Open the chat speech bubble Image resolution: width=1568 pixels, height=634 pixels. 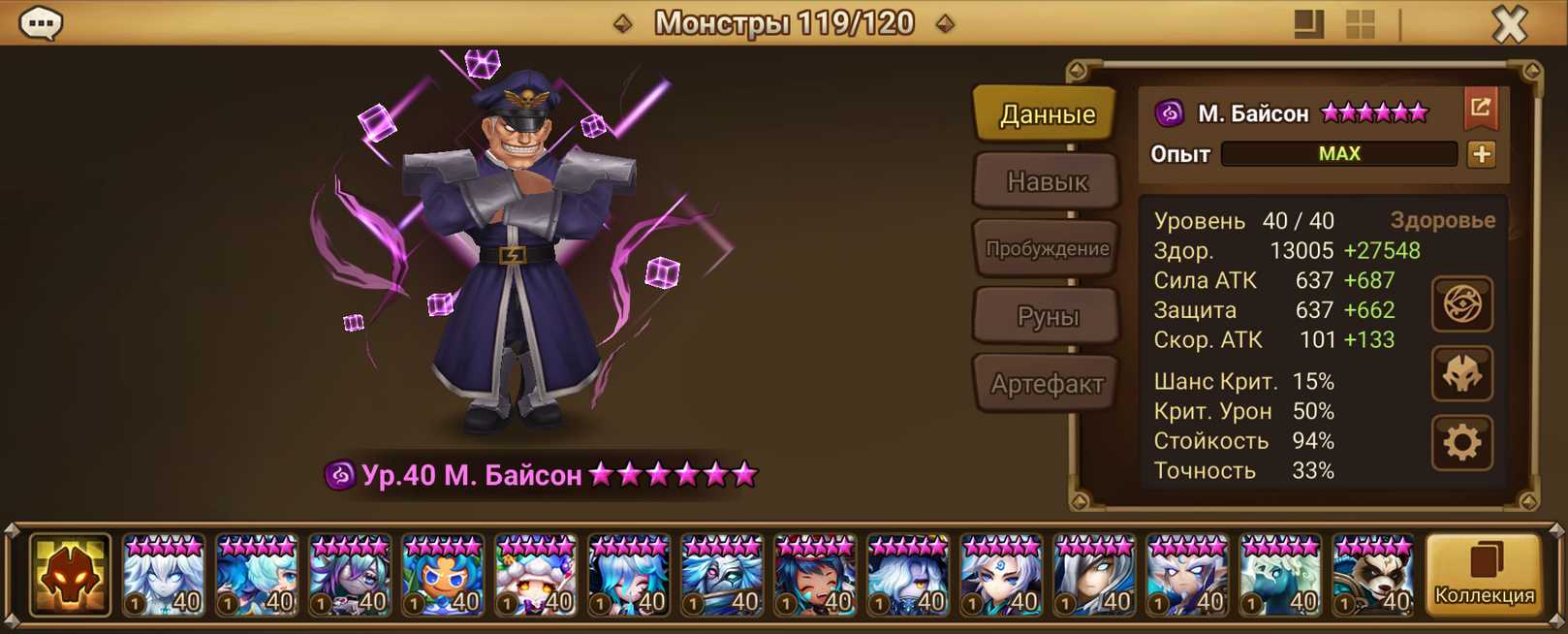point(41,23)
